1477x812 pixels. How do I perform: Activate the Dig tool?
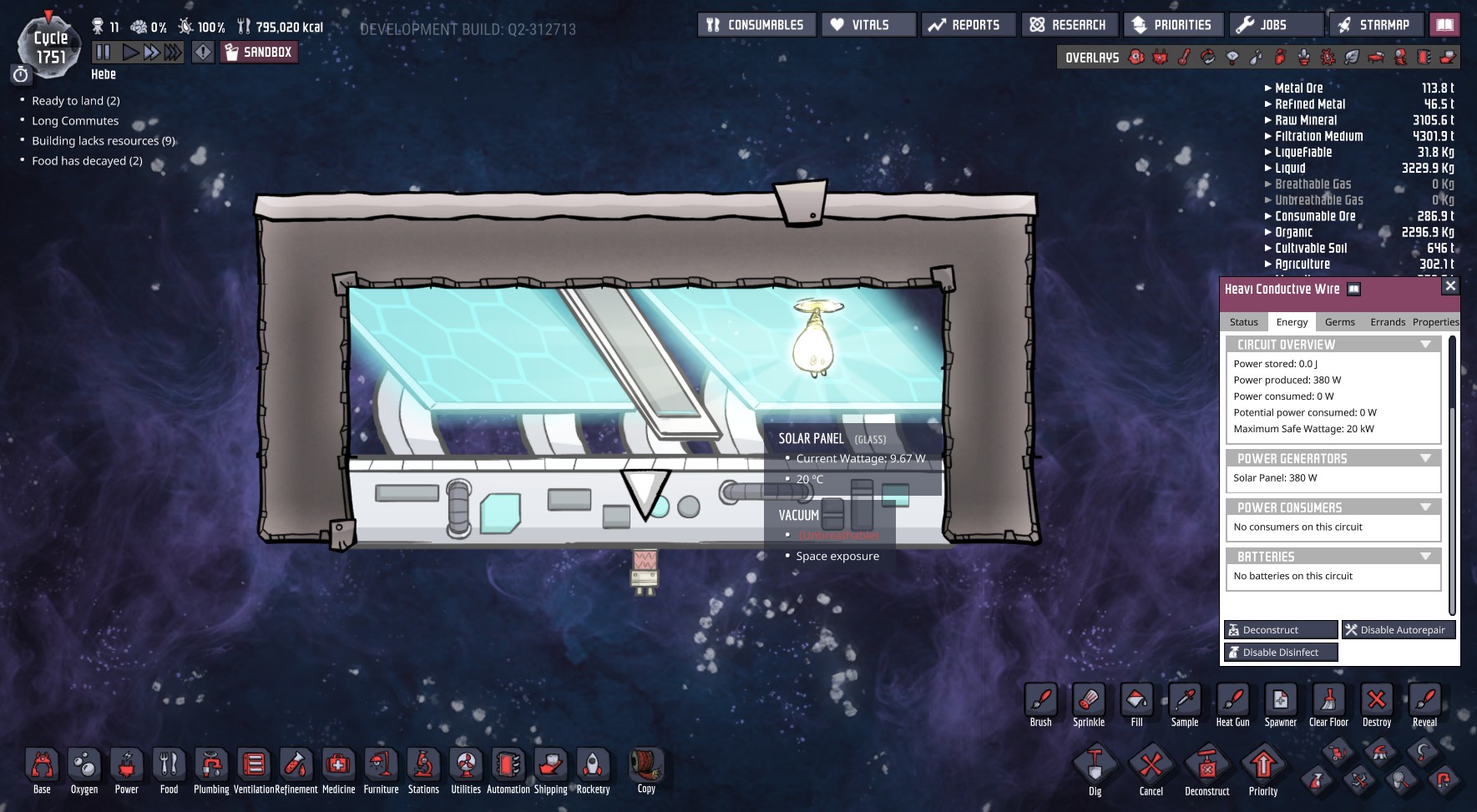point(1095,770)
